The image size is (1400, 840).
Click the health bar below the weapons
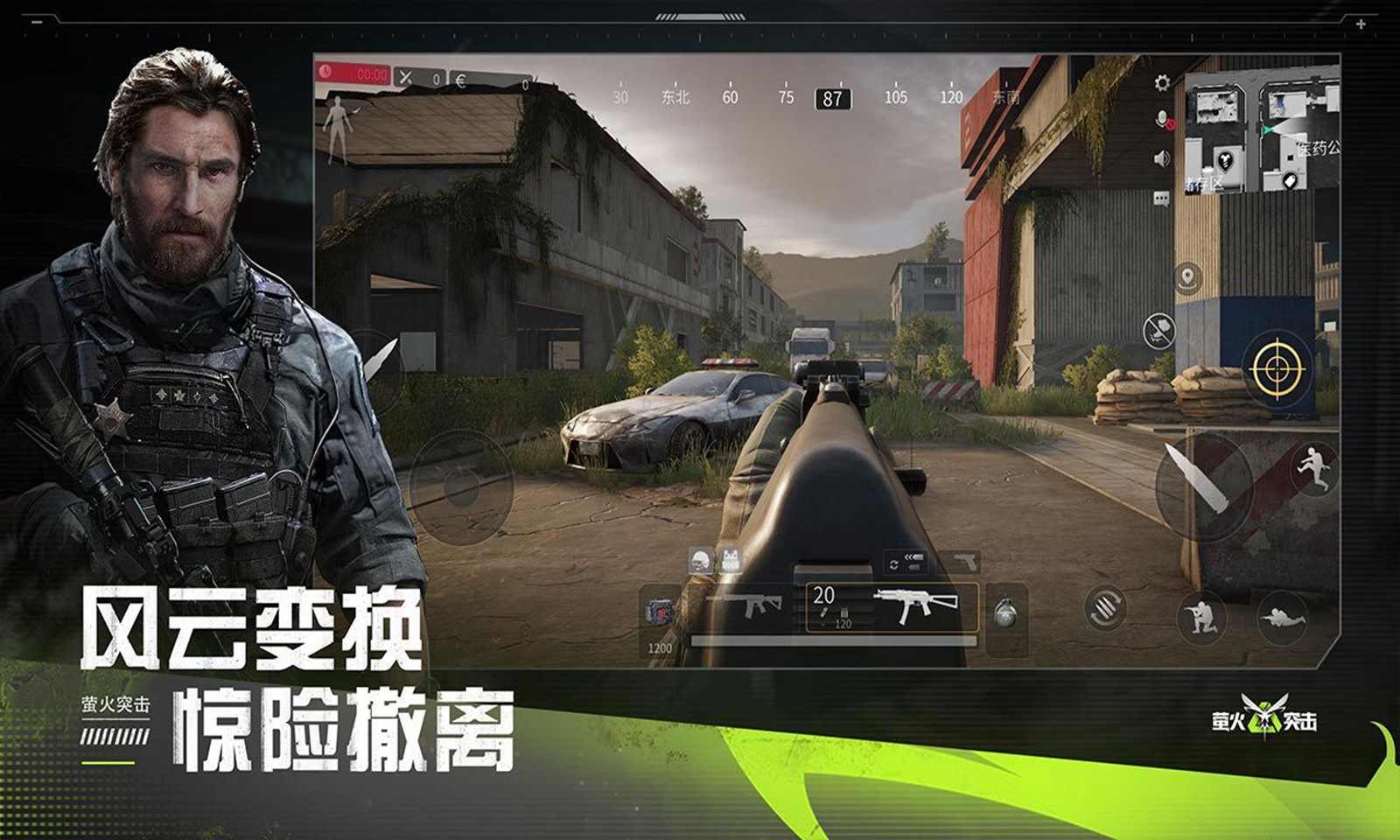832,640
